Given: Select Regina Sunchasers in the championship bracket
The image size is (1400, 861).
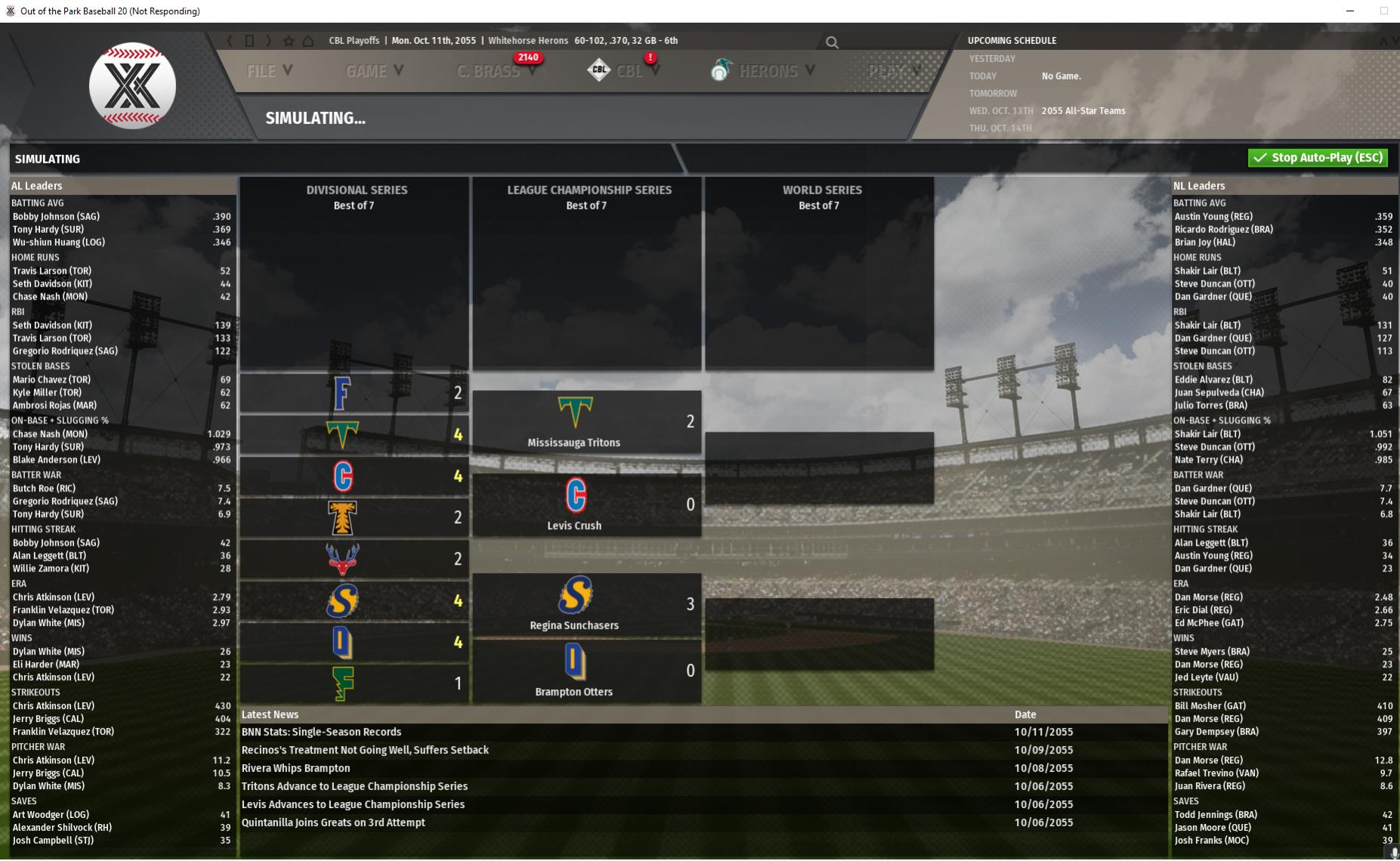Looking at the screenshot, I should click(x=574, y=625).
